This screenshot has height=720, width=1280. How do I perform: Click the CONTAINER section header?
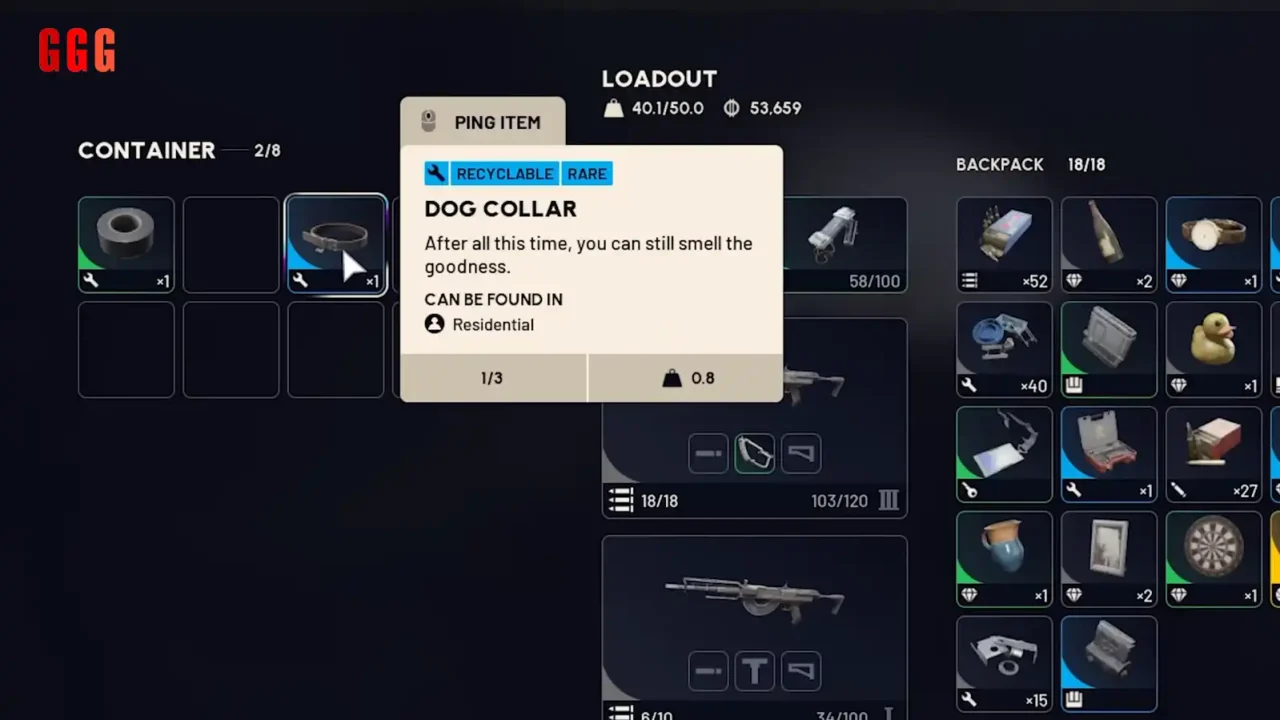[x=146, y=150]
